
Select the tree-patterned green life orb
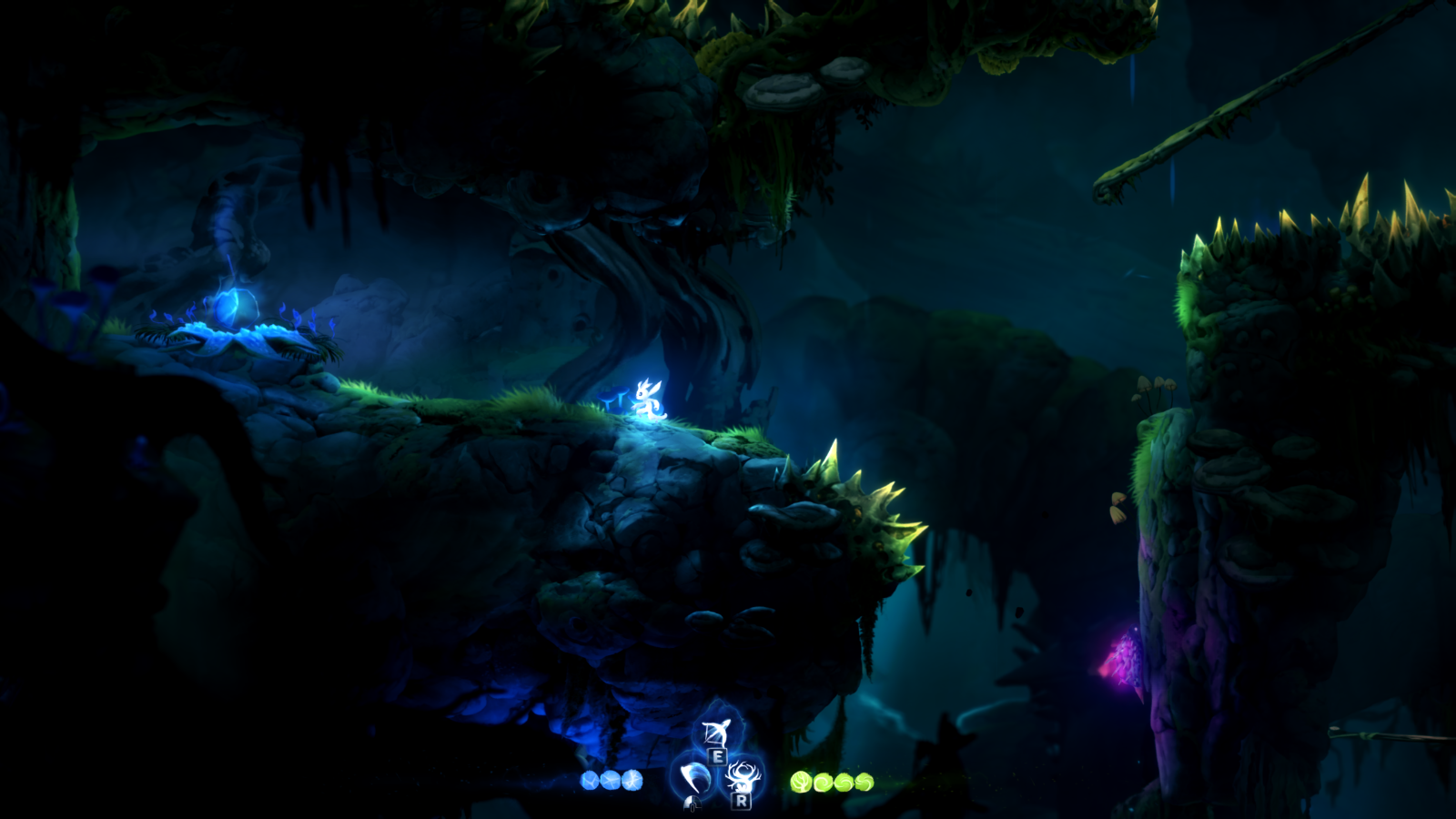(801, 782)
